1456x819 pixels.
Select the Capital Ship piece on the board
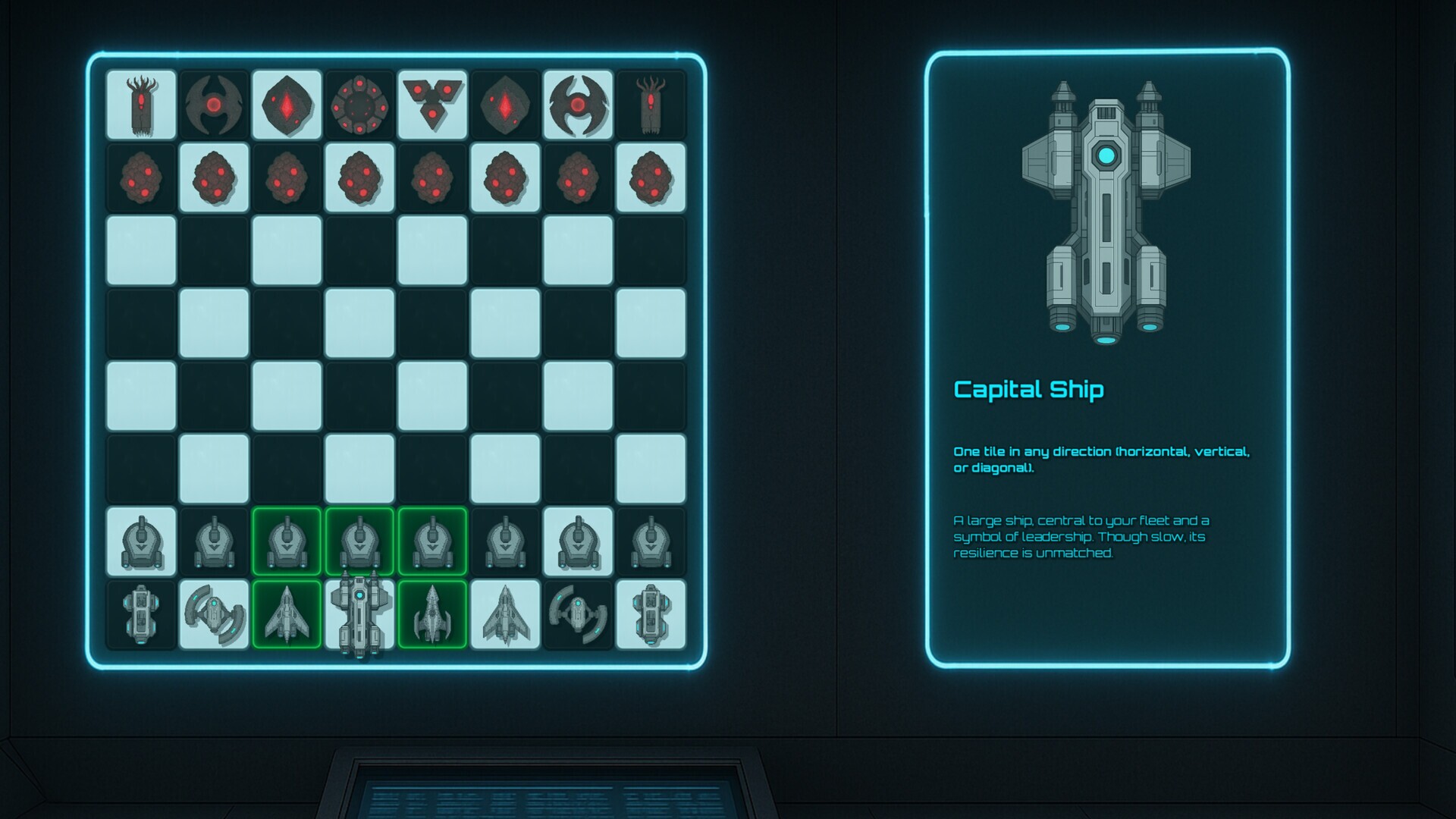click(359, 615)
